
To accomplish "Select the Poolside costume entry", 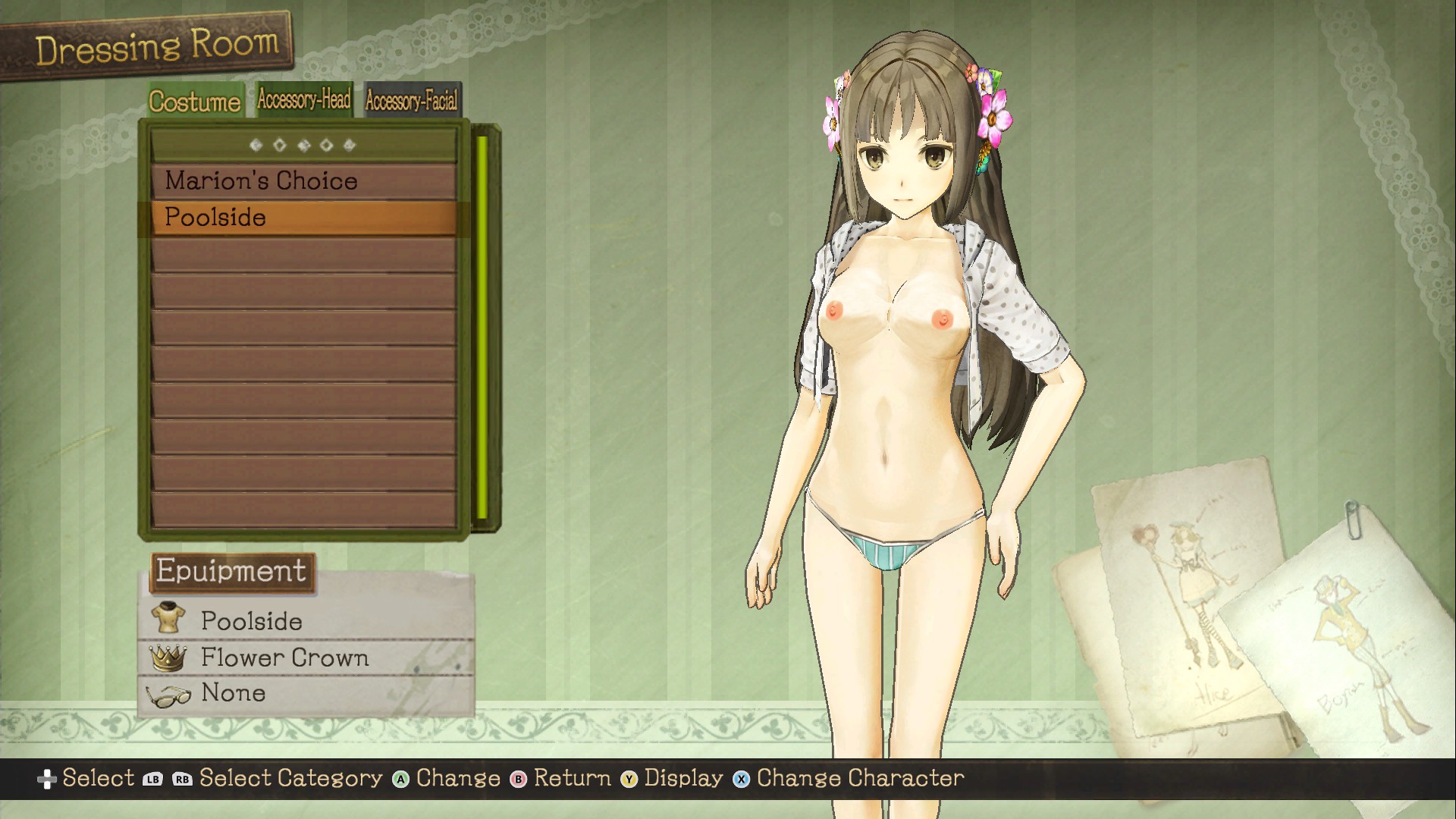I will point(303,218).
